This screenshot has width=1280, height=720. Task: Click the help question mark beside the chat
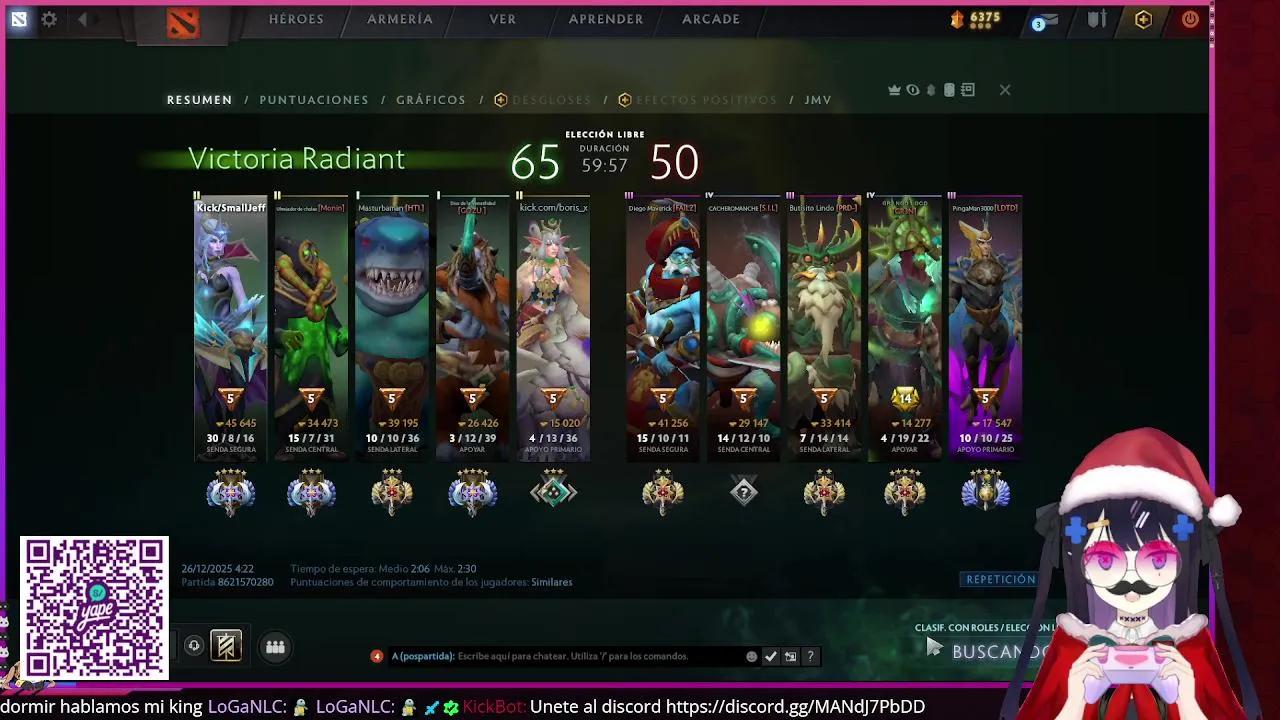tap(810, 657)
